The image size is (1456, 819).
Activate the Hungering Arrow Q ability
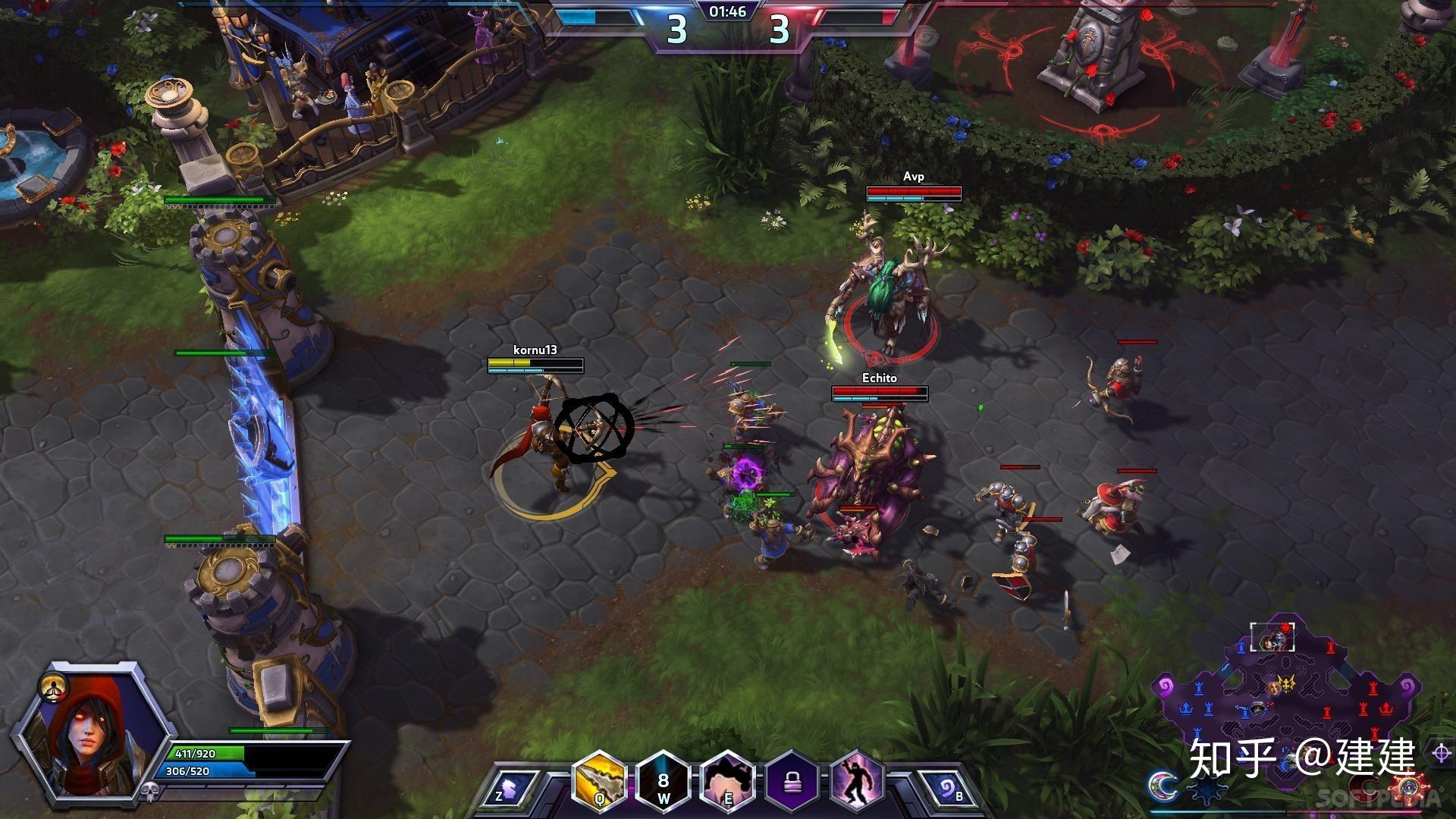[599, 781]
